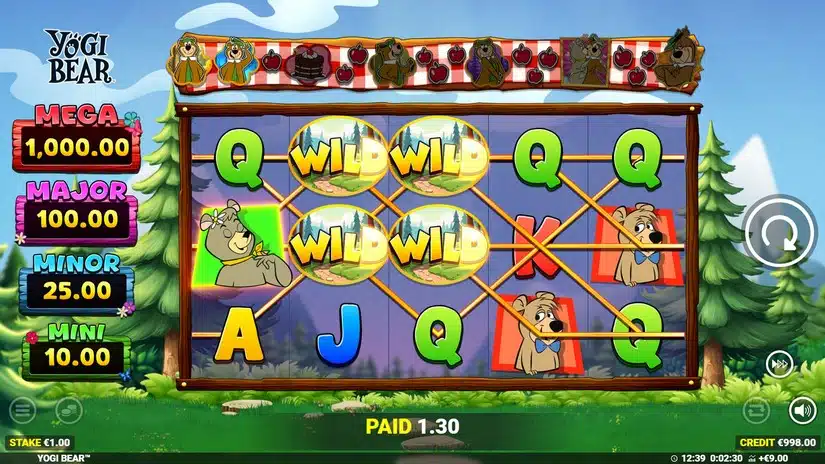Toggle turbo mode with the fast-forward button
The width and height of the screenshot is (825, 464).
(780, 364)
